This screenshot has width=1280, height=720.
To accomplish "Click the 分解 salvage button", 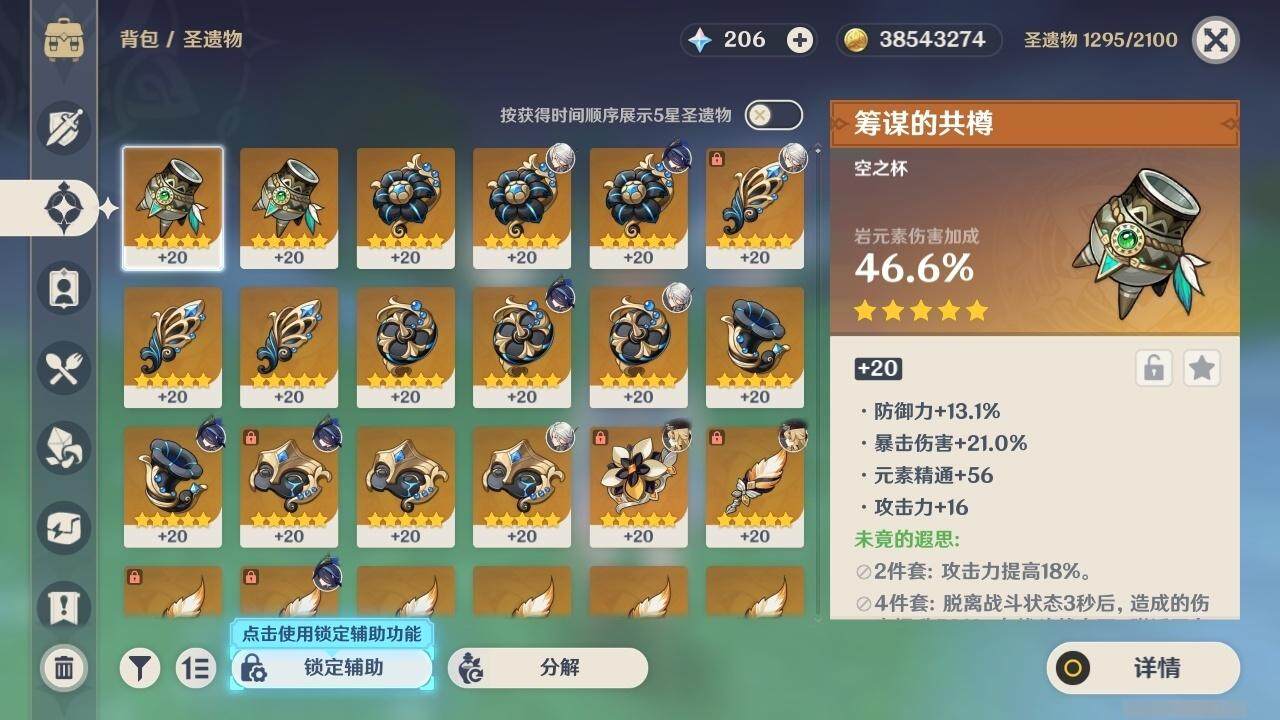I will 547,668.
